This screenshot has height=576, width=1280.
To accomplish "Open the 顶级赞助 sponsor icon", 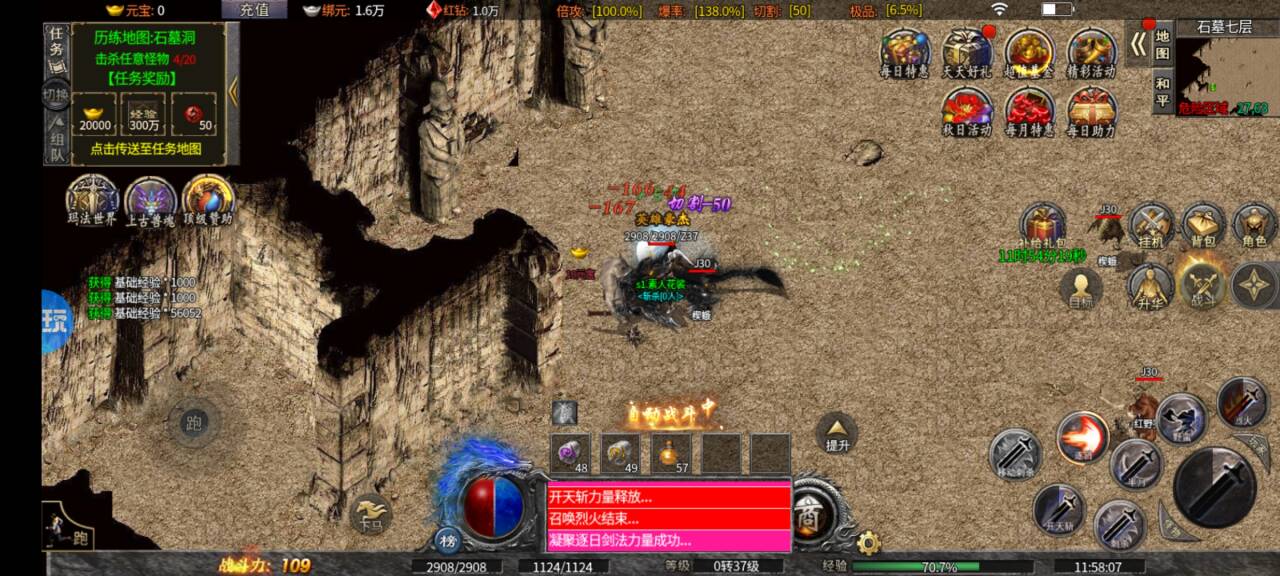I will [x=207, y=198].
